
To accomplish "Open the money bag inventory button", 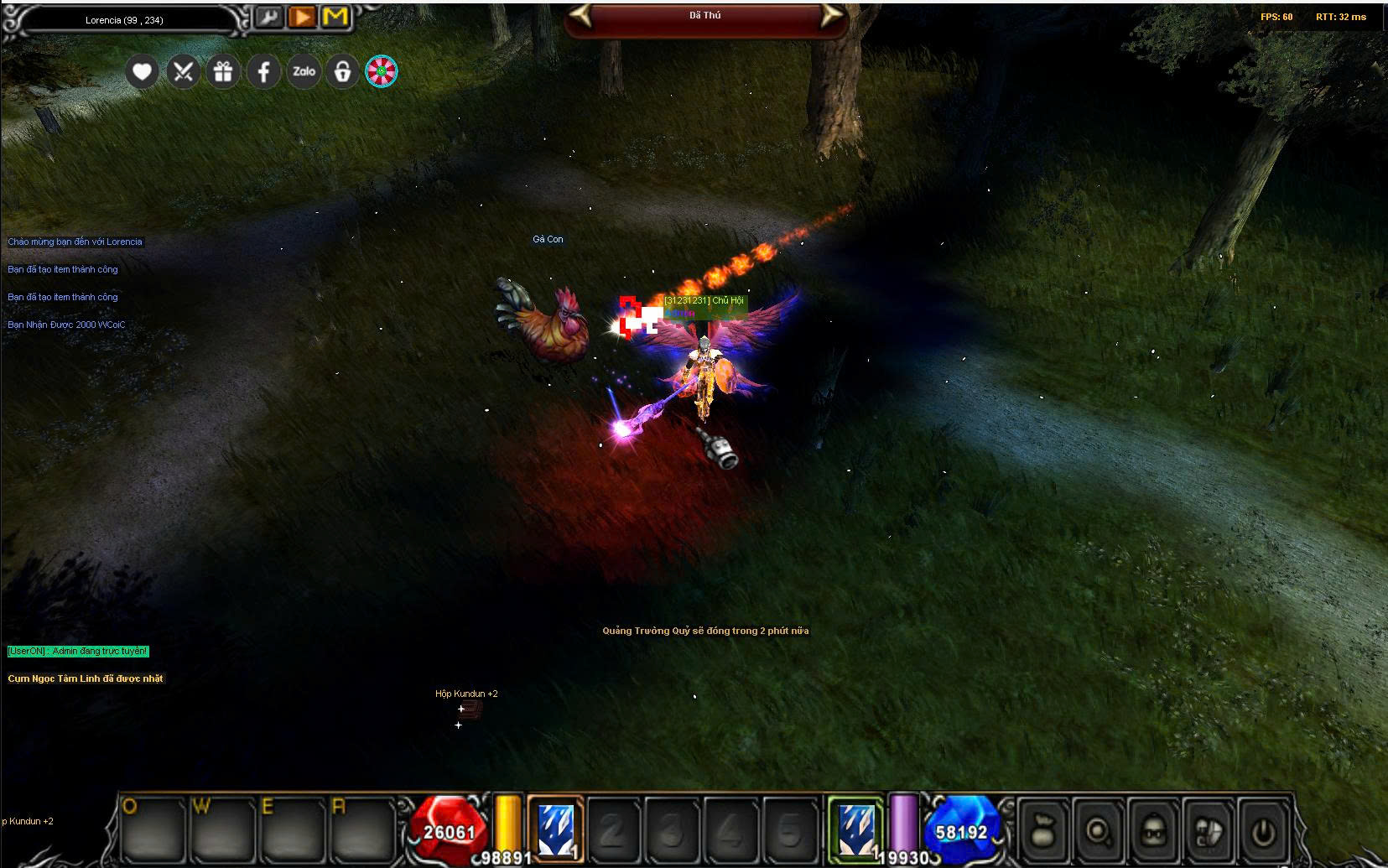I will tap(1042, 831).
